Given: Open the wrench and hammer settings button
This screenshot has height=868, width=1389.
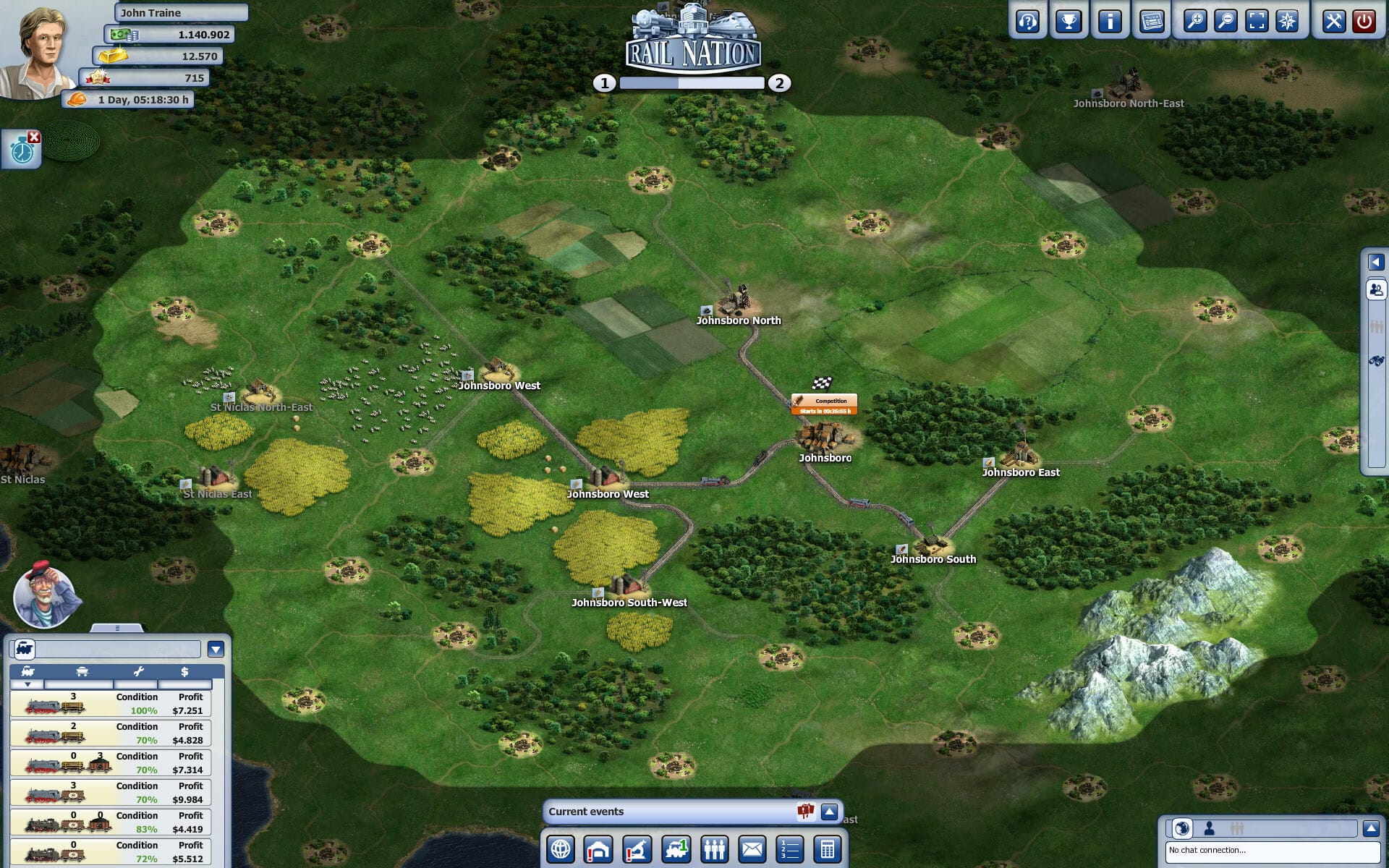Looking at the screenshot, I should pyautogui.click(x=1333, y=21).
